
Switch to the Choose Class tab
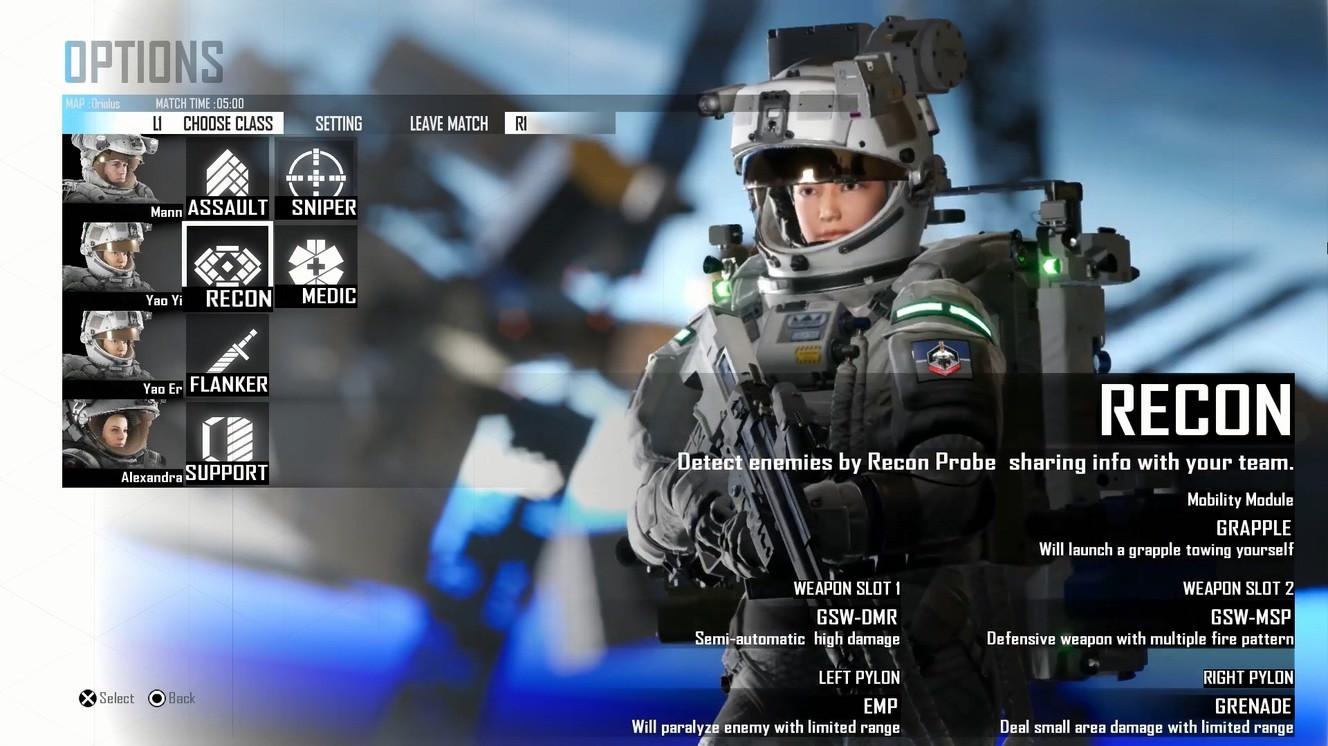pos(227,124)
